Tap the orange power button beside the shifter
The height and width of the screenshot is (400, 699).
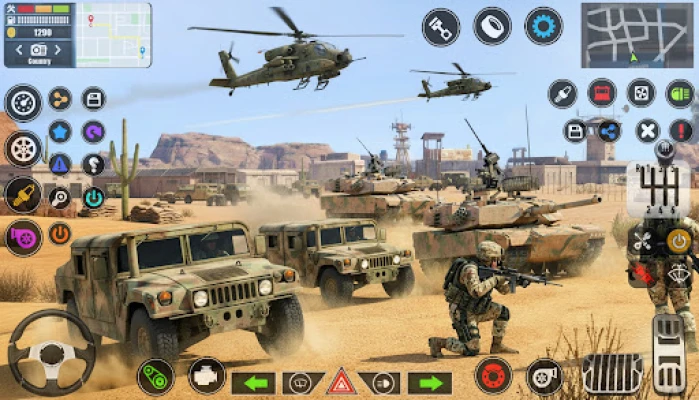[x=679, y=240]
